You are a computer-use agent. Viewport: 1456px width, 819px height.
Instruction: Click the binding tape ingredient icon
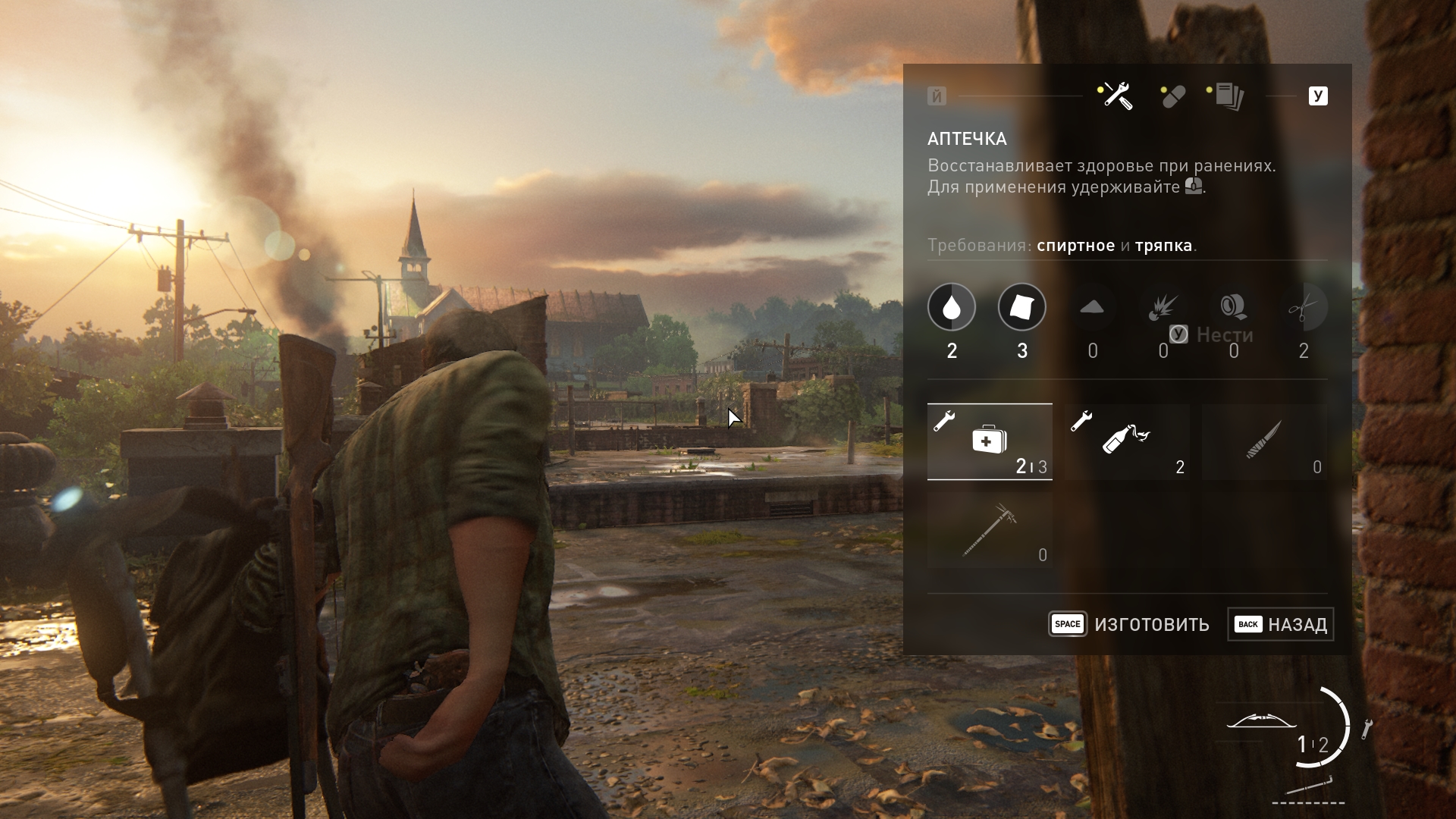(1233, 306)
